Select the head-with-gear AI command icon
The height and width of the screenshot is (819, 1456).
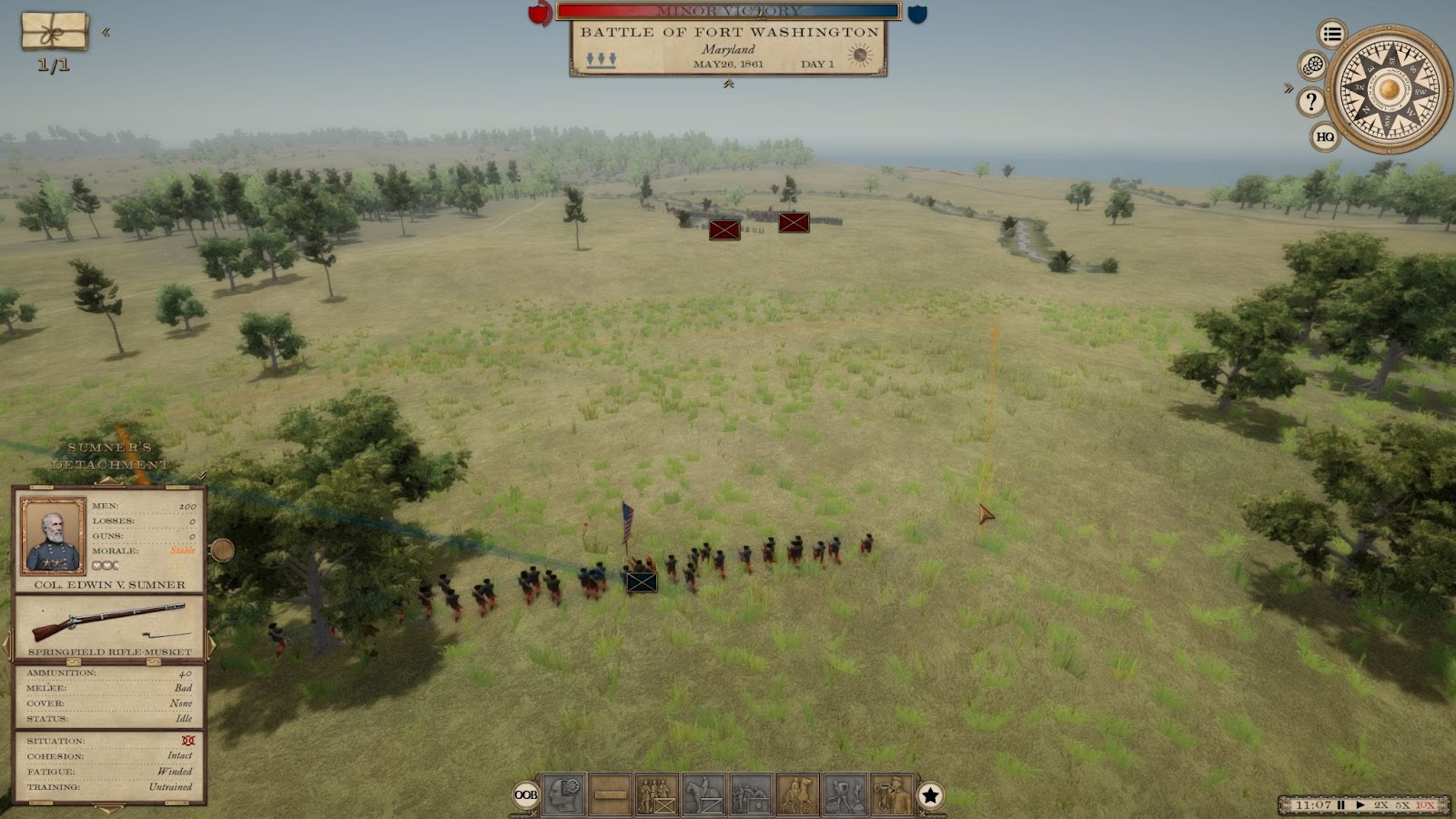(x=563, y=795)
